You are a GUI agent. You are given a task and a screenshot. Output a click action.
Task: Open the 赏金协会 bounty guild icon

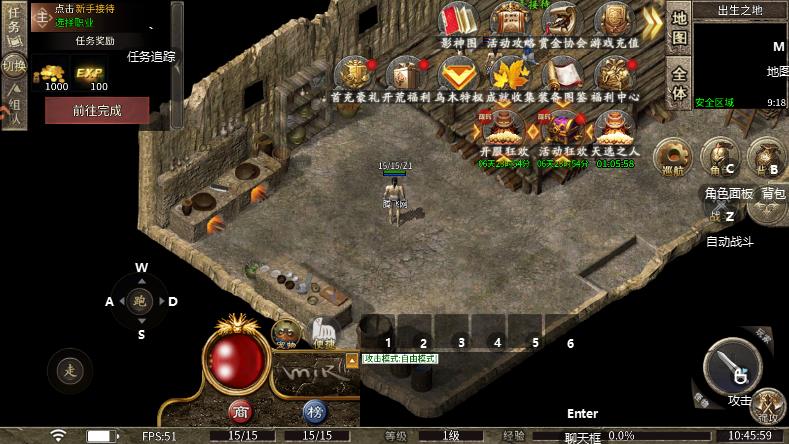[562, 22]
